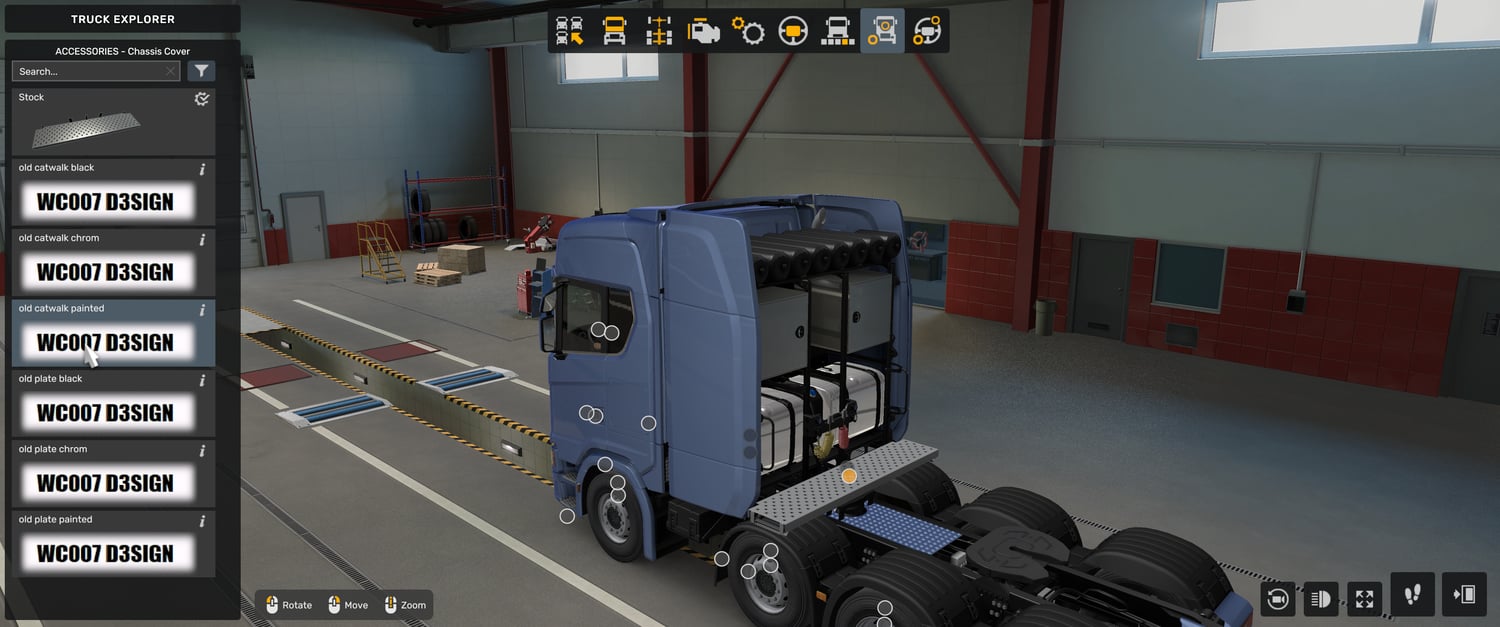Select the old catwalk painted cover

pos(113,334)
